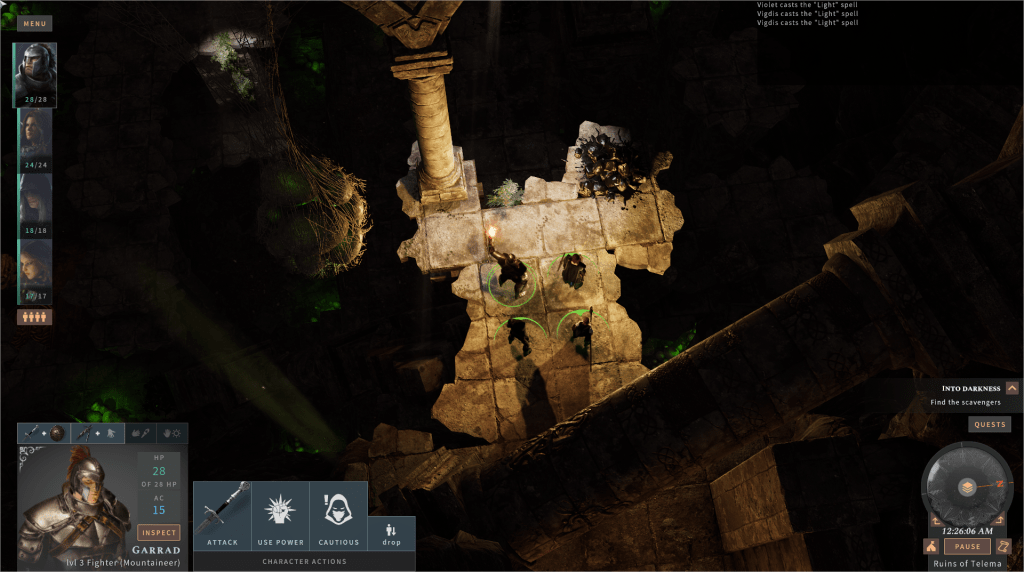Click the layers icon on the compass
The width and height of the screenshot is (1024, 572).
tap(967, 487)
